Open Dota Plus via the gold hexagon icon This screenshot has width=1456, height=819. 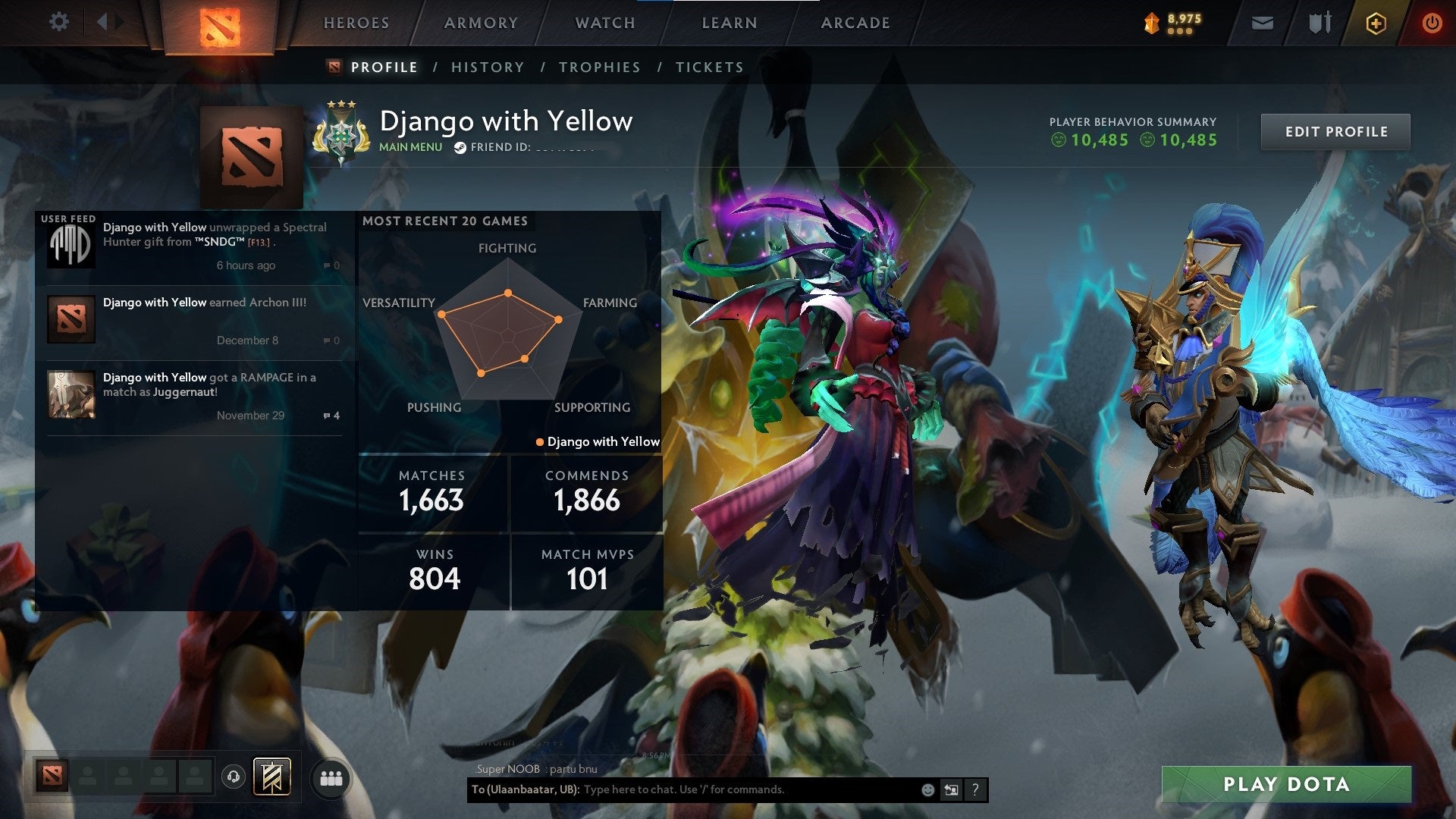click(x=1376, y=22)
